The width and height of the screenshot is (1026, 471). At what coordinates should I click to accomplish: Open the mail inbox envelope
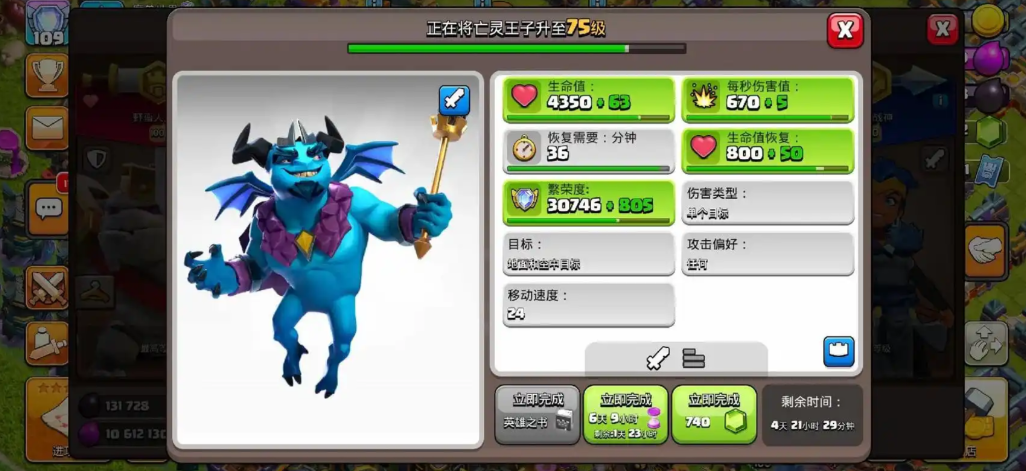pyautogui.click(x=46, y=128)
